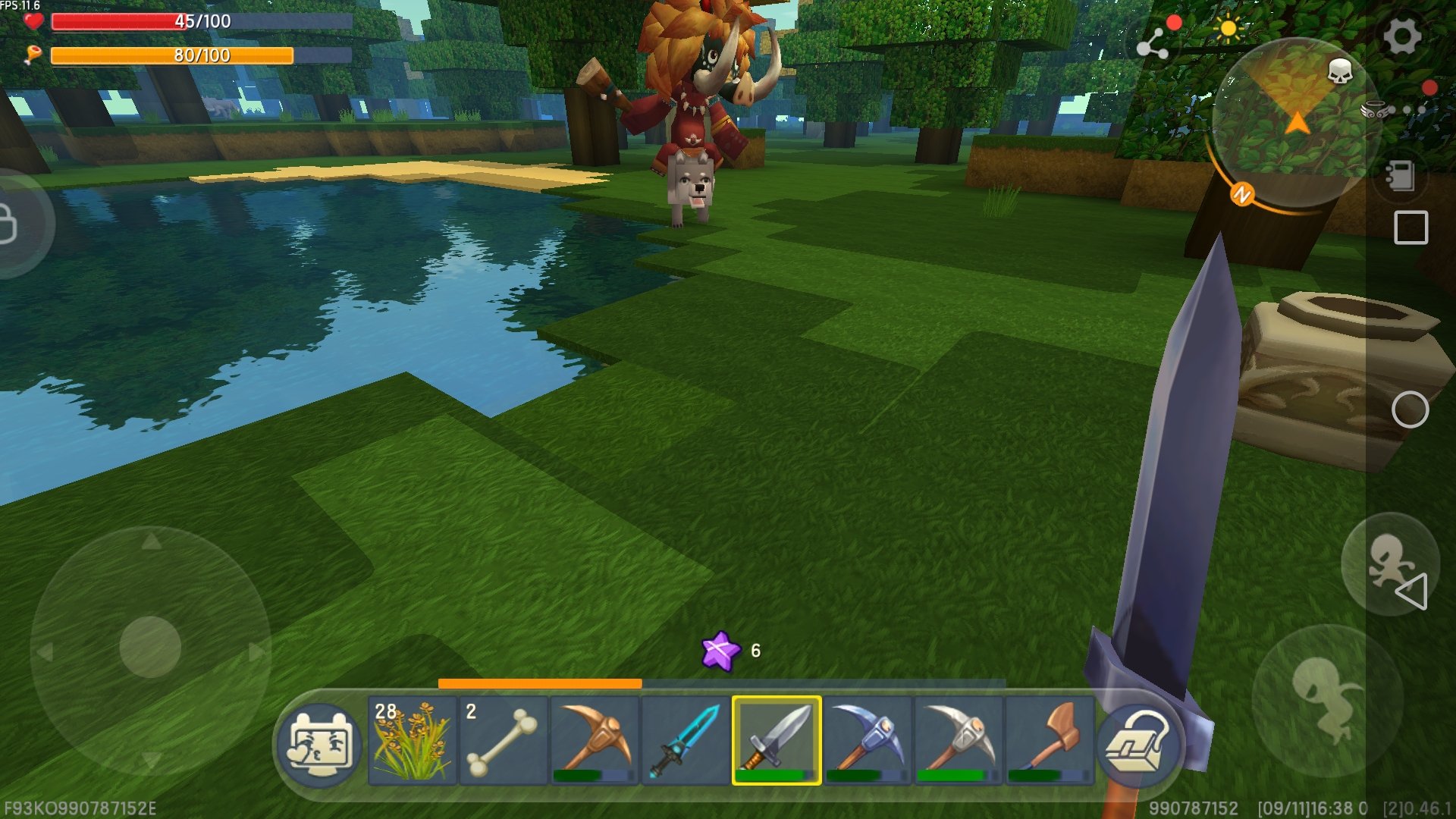Select the yellow grass stack slot
The image size is (1456, 819).
tap(412, 740)
